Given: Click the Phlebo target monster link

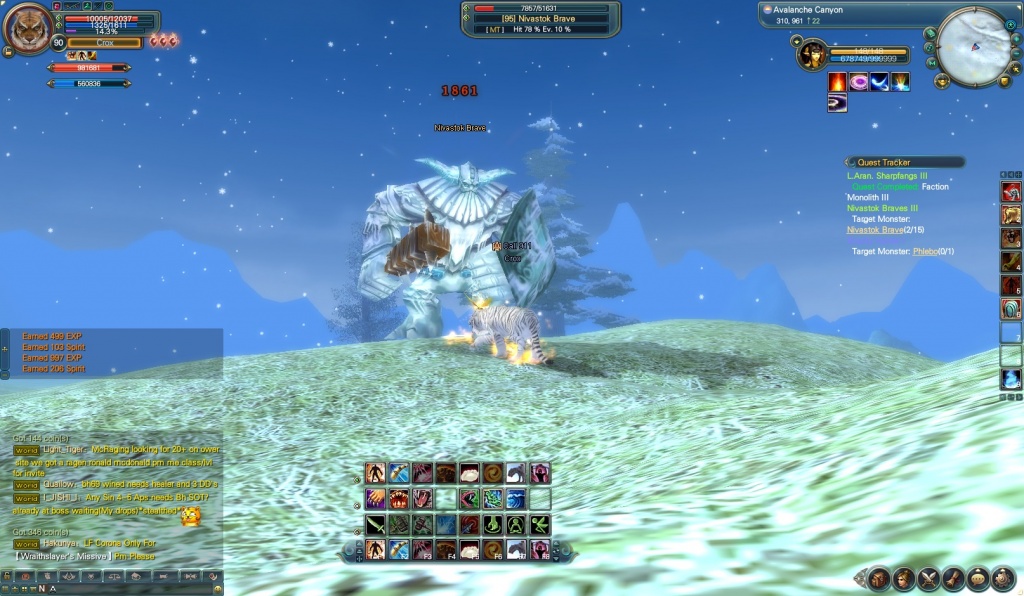Looking at the screenshot, I should pos(926,251).
